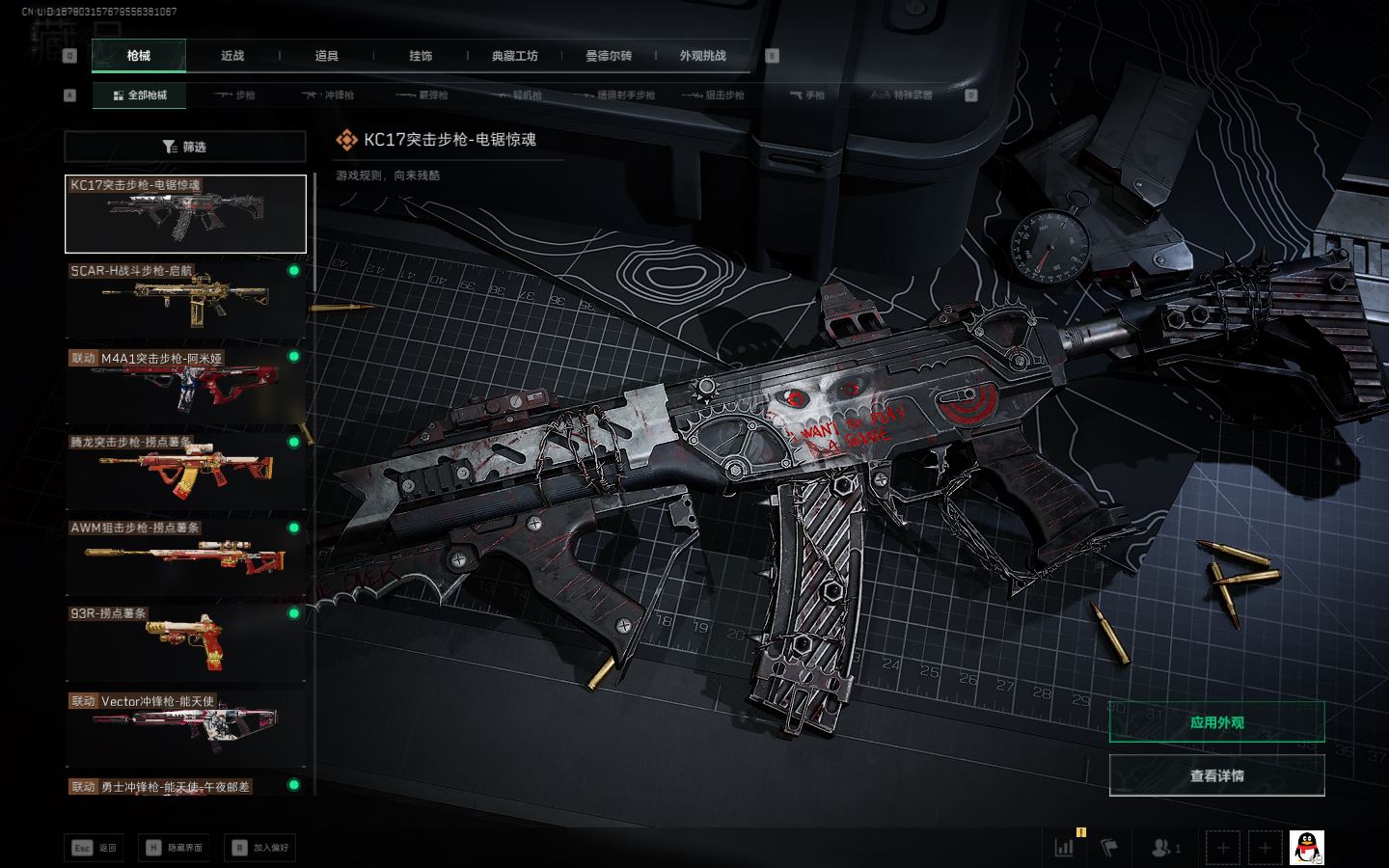Open the 典藏工坊 tab
The width and height of the screenshot is (1389, 868).
coord(514,56)
